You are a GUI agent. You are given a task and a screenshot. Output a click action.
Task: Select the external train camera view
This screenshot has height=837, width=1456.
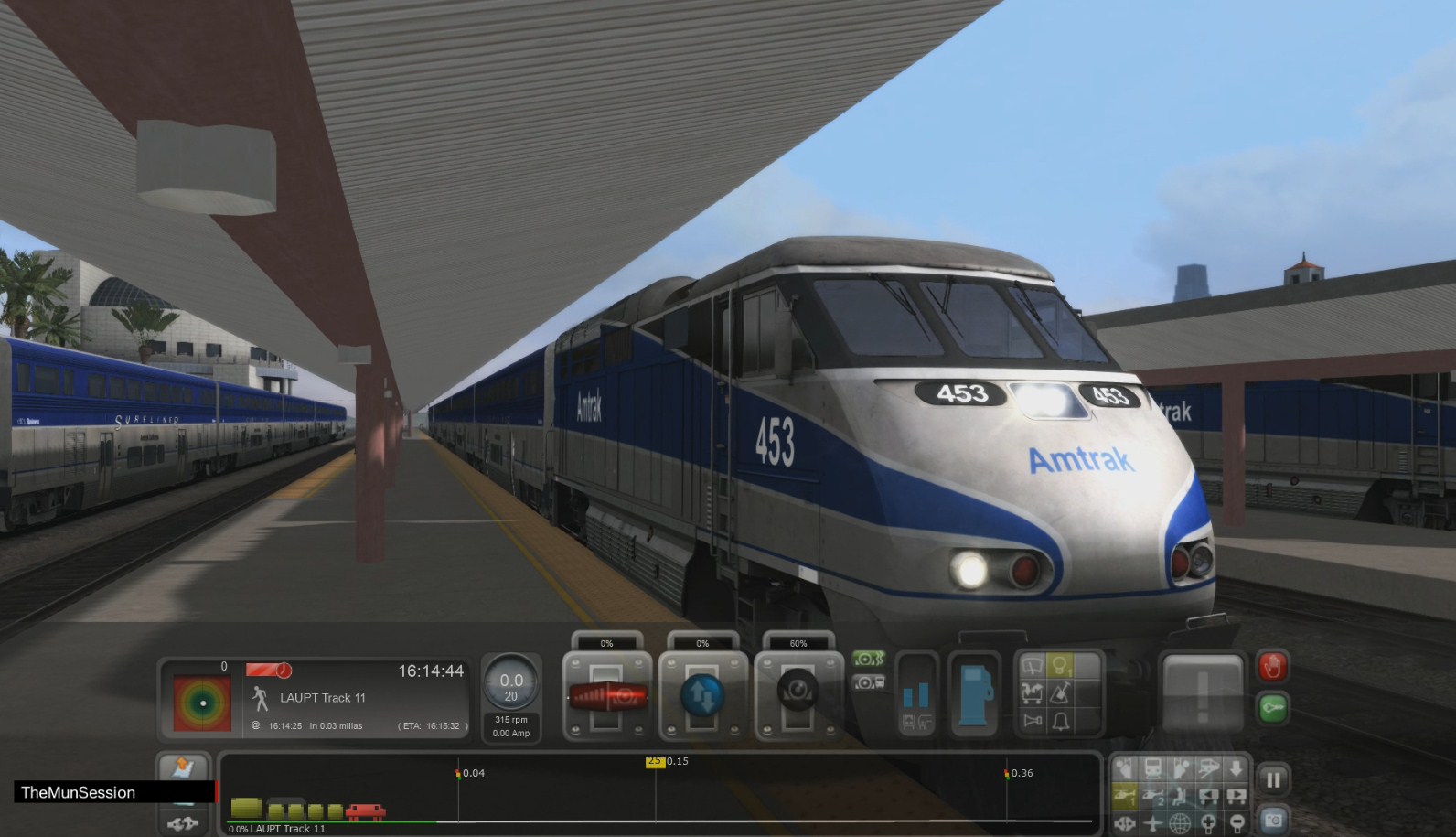coord(1209,768)
